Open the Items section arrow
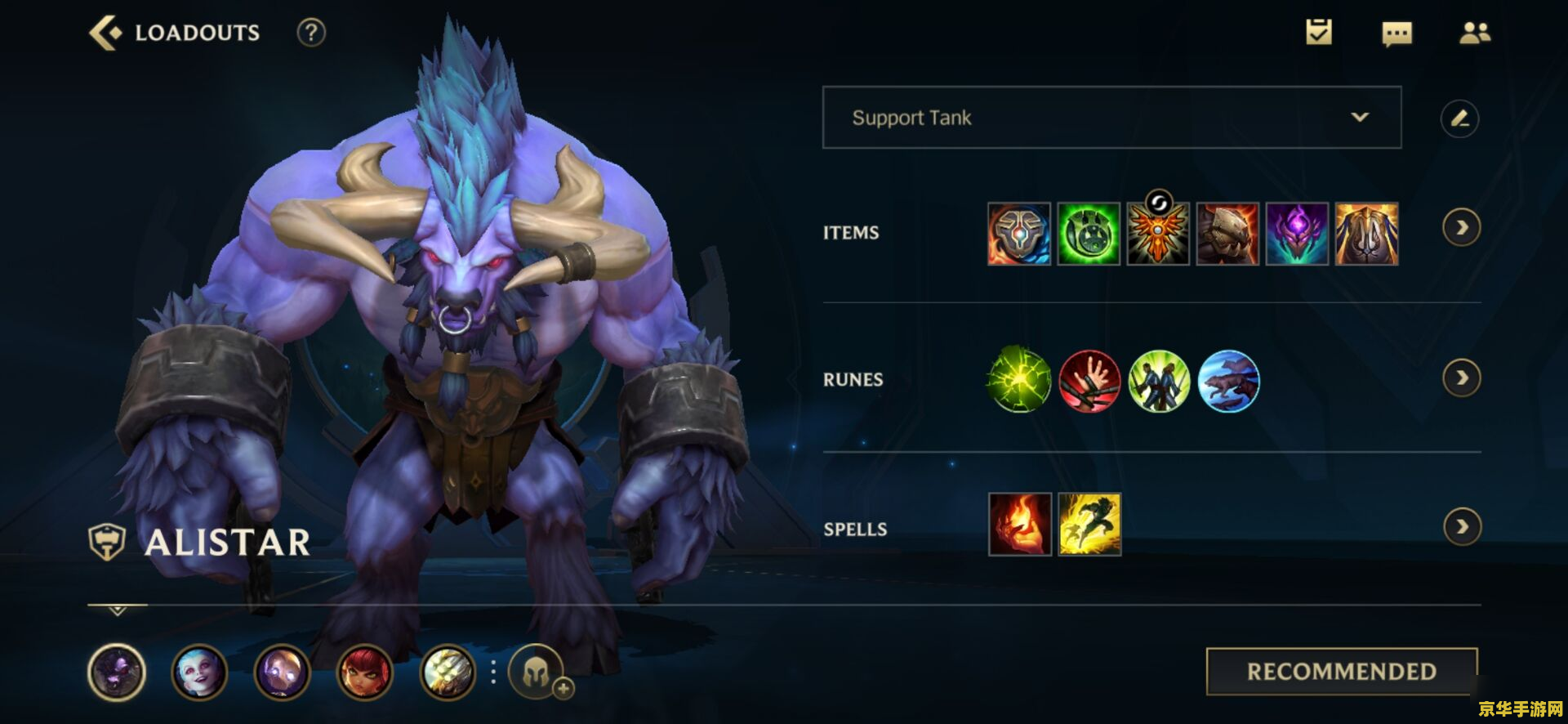 (x=1461, y=228)
